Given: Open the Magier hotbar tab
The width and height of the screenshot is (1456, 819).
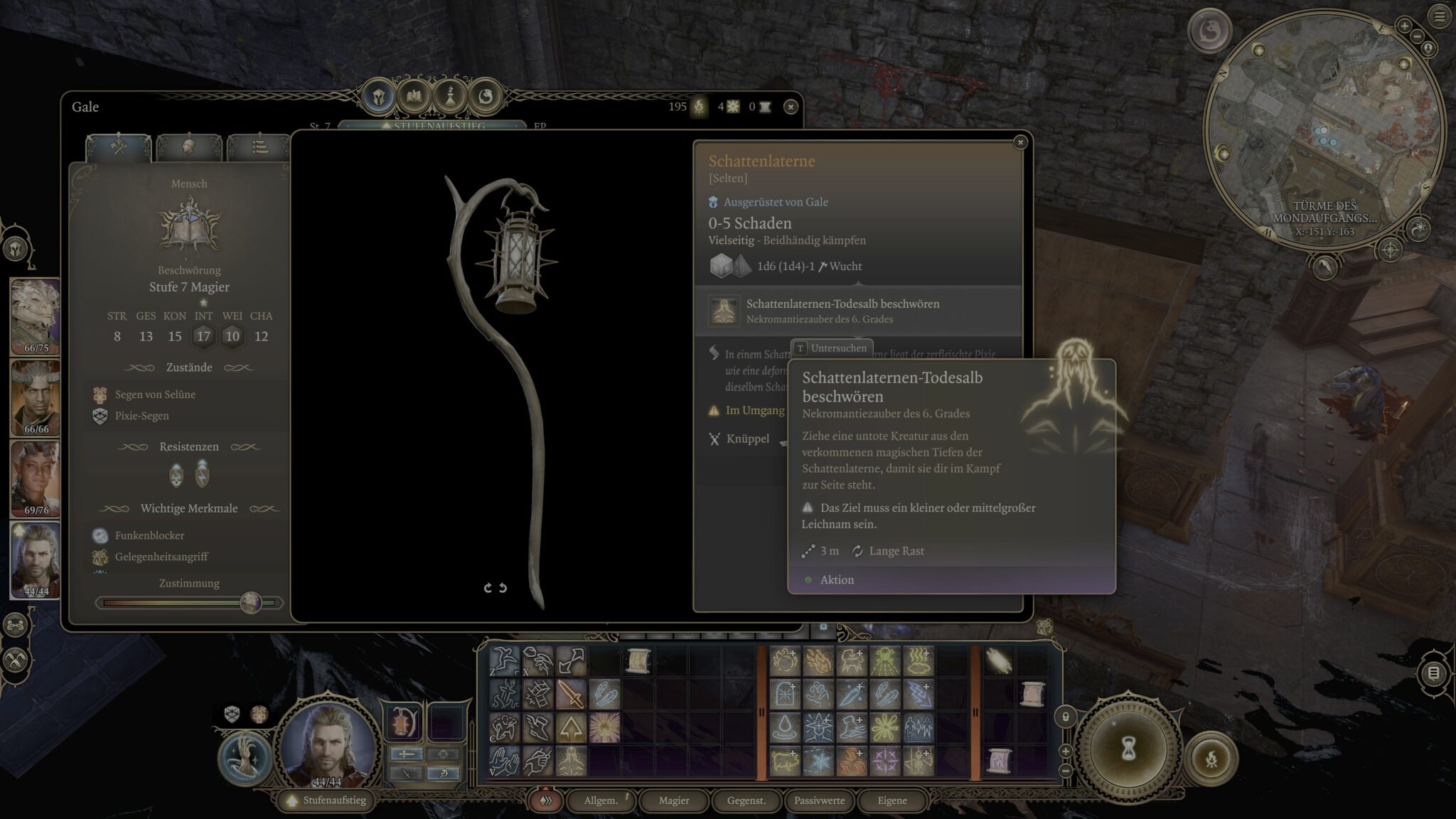Looking at the screenshot, I should pos(674,801).
